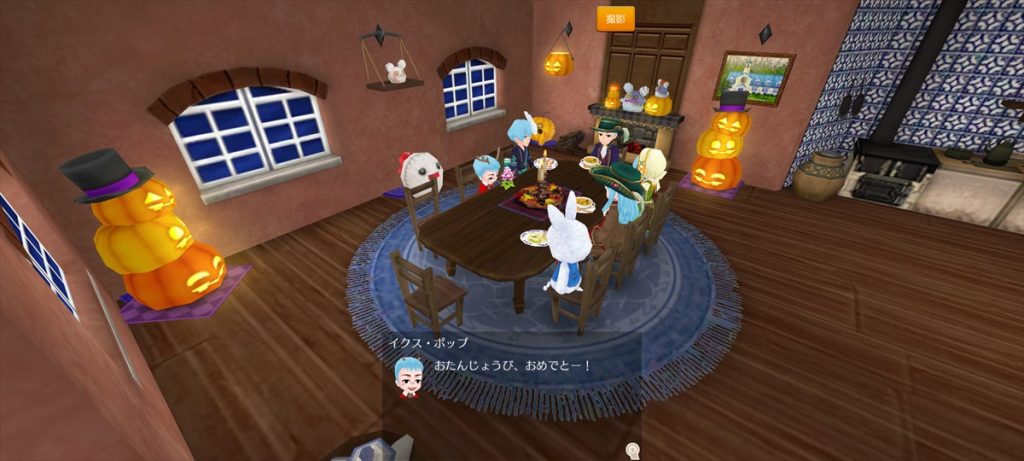The image size is (1024, 461).
Task: Tap the orange 撮影 capture button
Action: (x=615, y=19)
